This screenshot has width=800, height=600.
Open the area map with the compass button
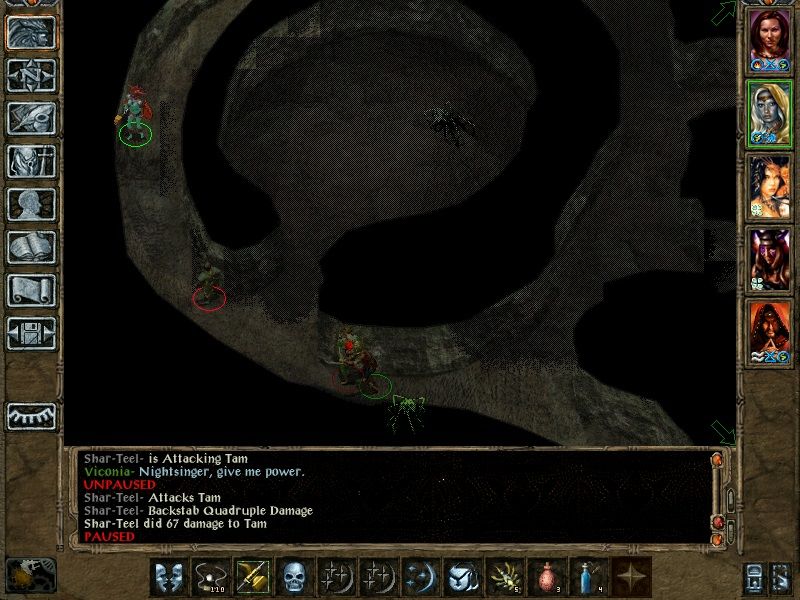31,75
